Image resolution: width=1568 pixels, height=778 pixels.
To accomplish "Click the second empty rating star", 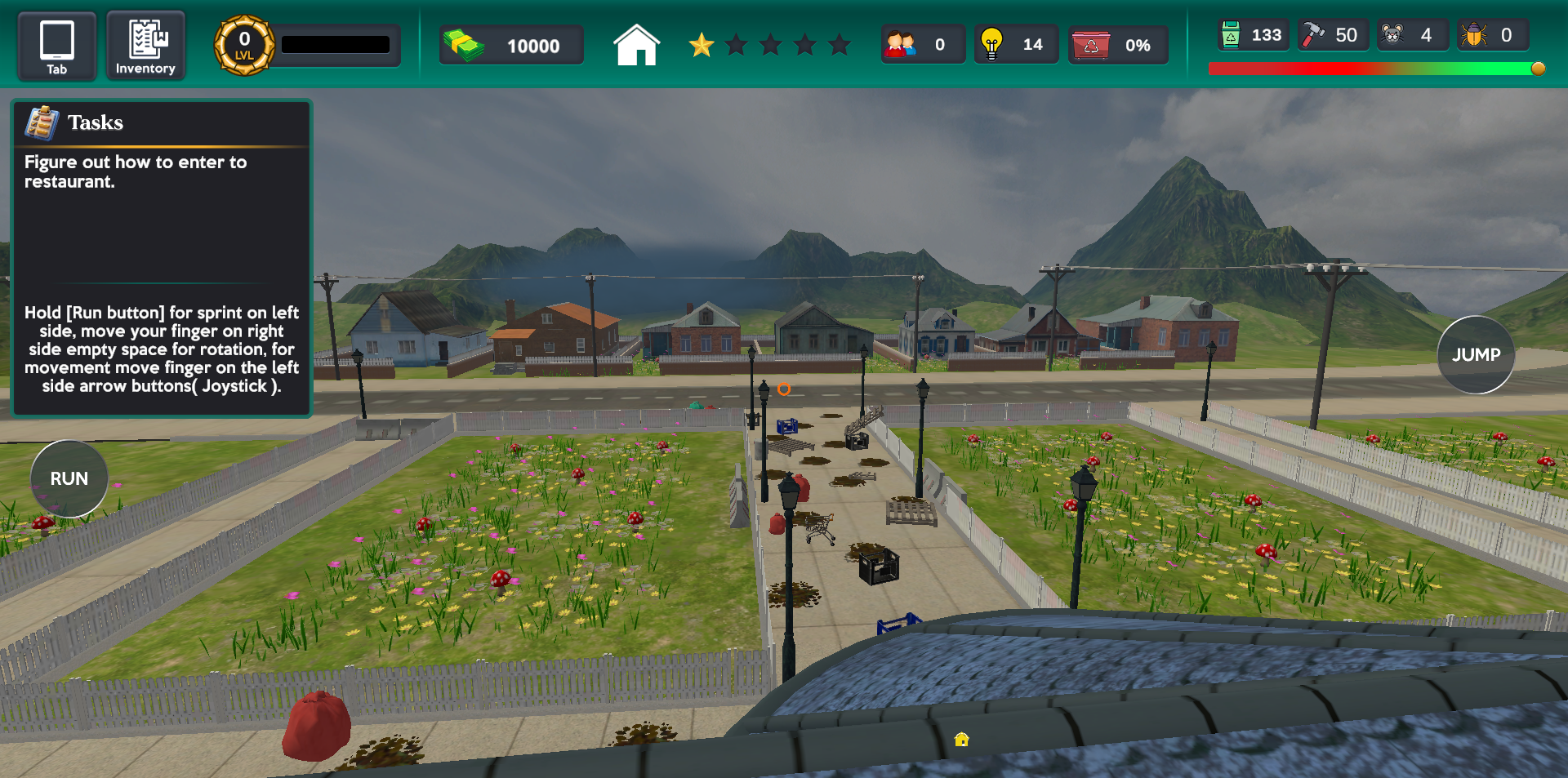I will tap(736, 46).
